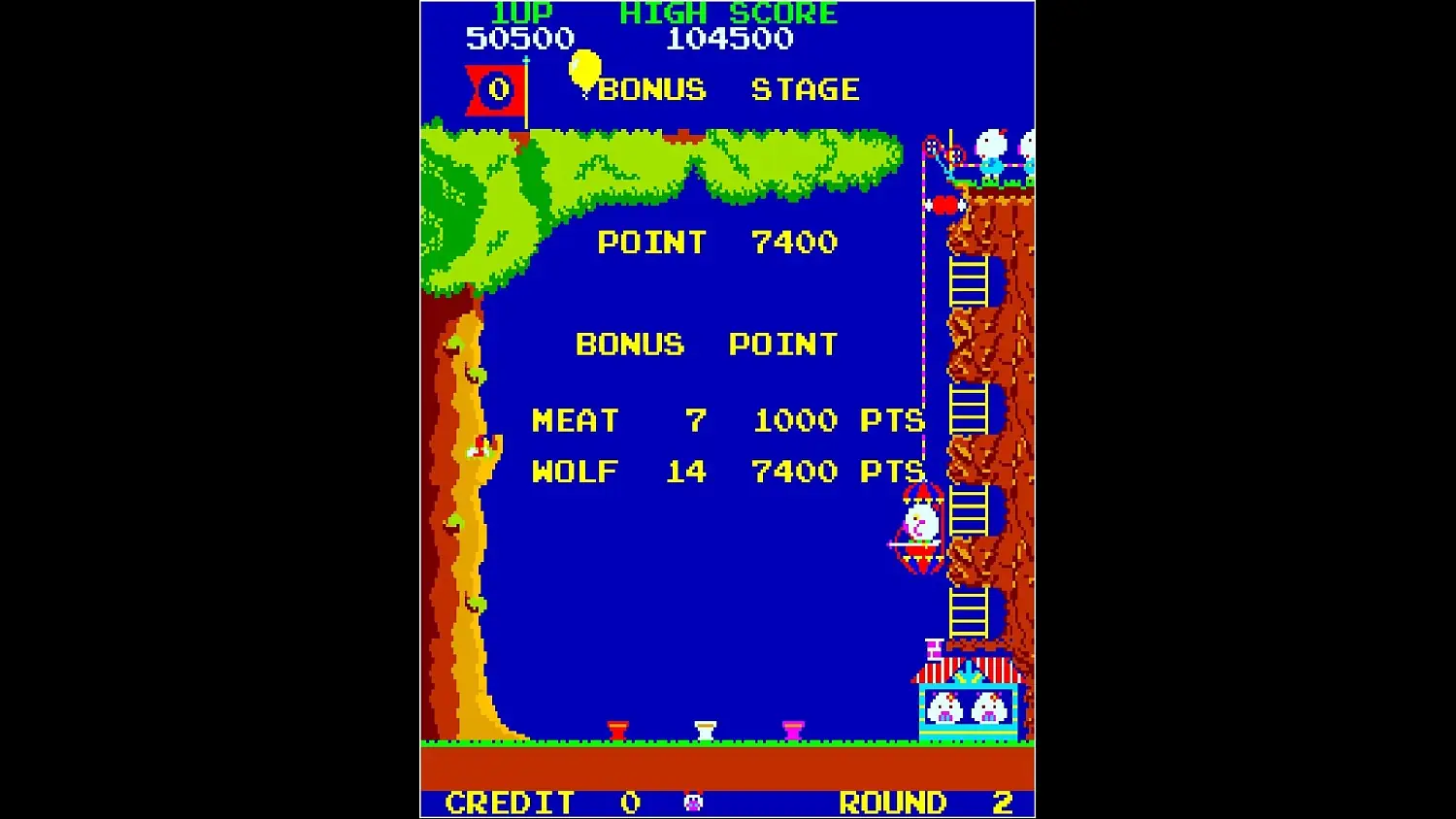Image resolution: width=1456 pixels, height=819 pixels.
Task: Click the red flag with the zero emblem
Action: [x=495, y=88]
